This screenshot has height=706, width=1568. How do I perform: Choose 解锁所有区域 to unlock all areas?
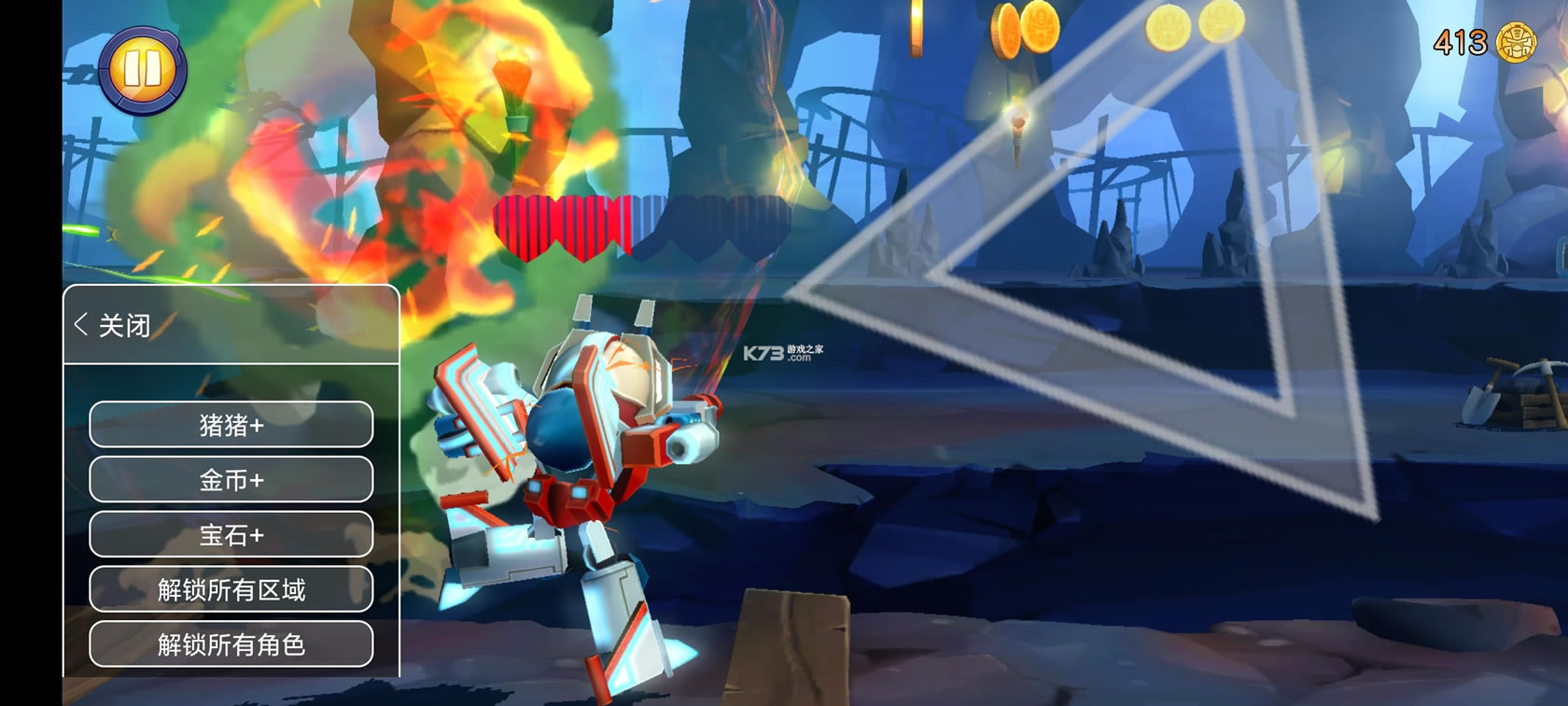click(231, 589)
